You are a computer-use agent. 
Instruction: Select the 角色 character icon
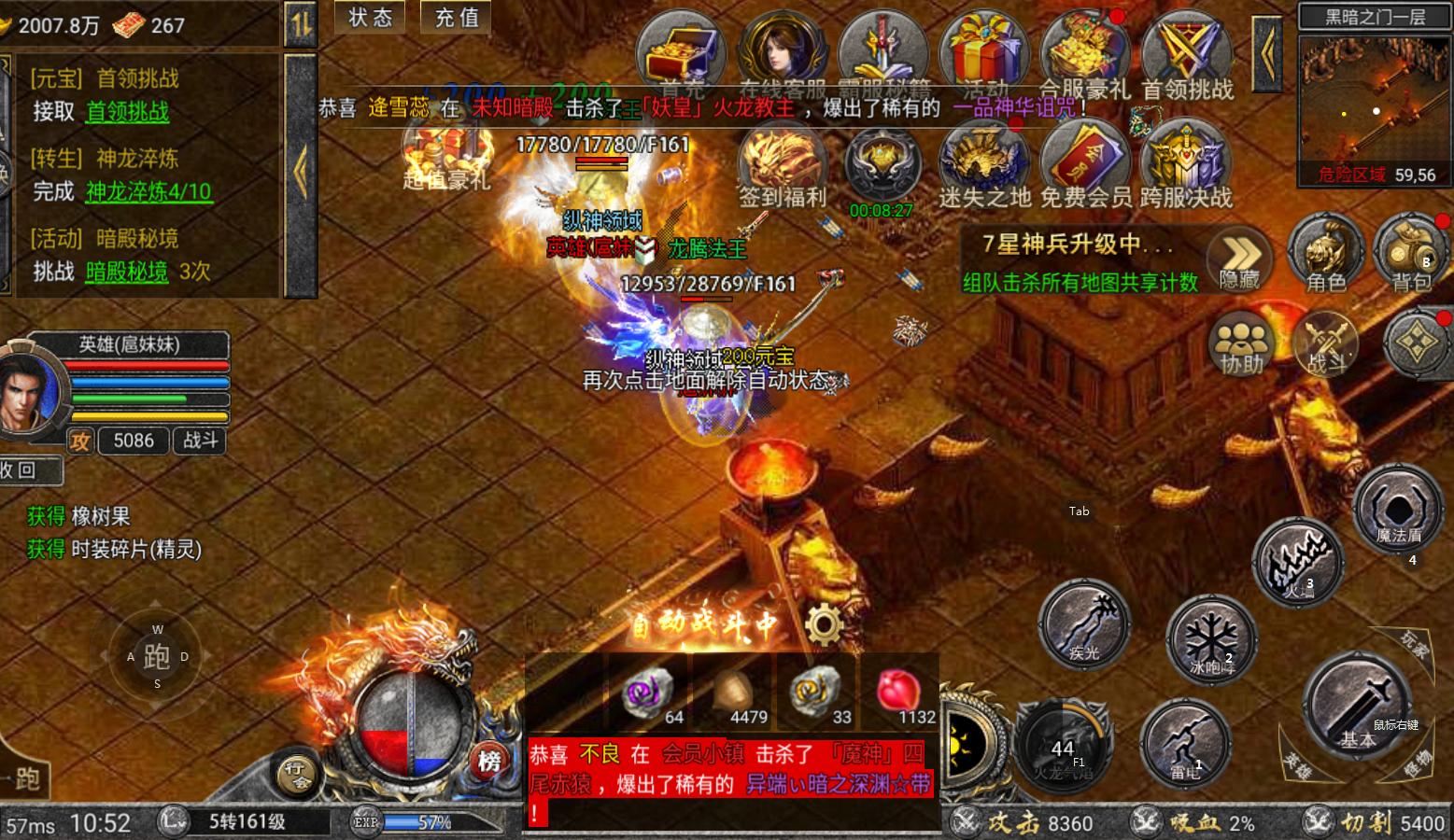pos(1326,250)
